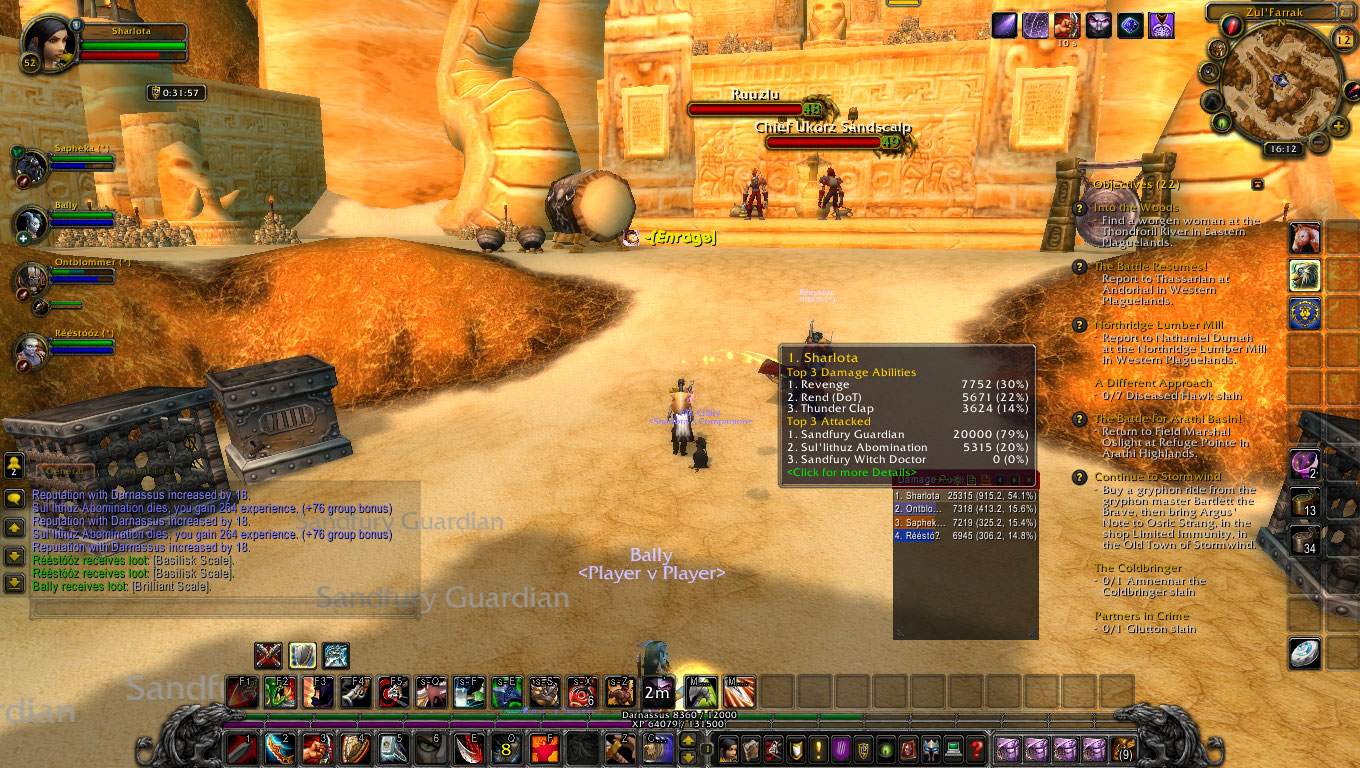Open the red question mark help button
Viewport: 1360px width, 768px height.
tap(976, 748)
